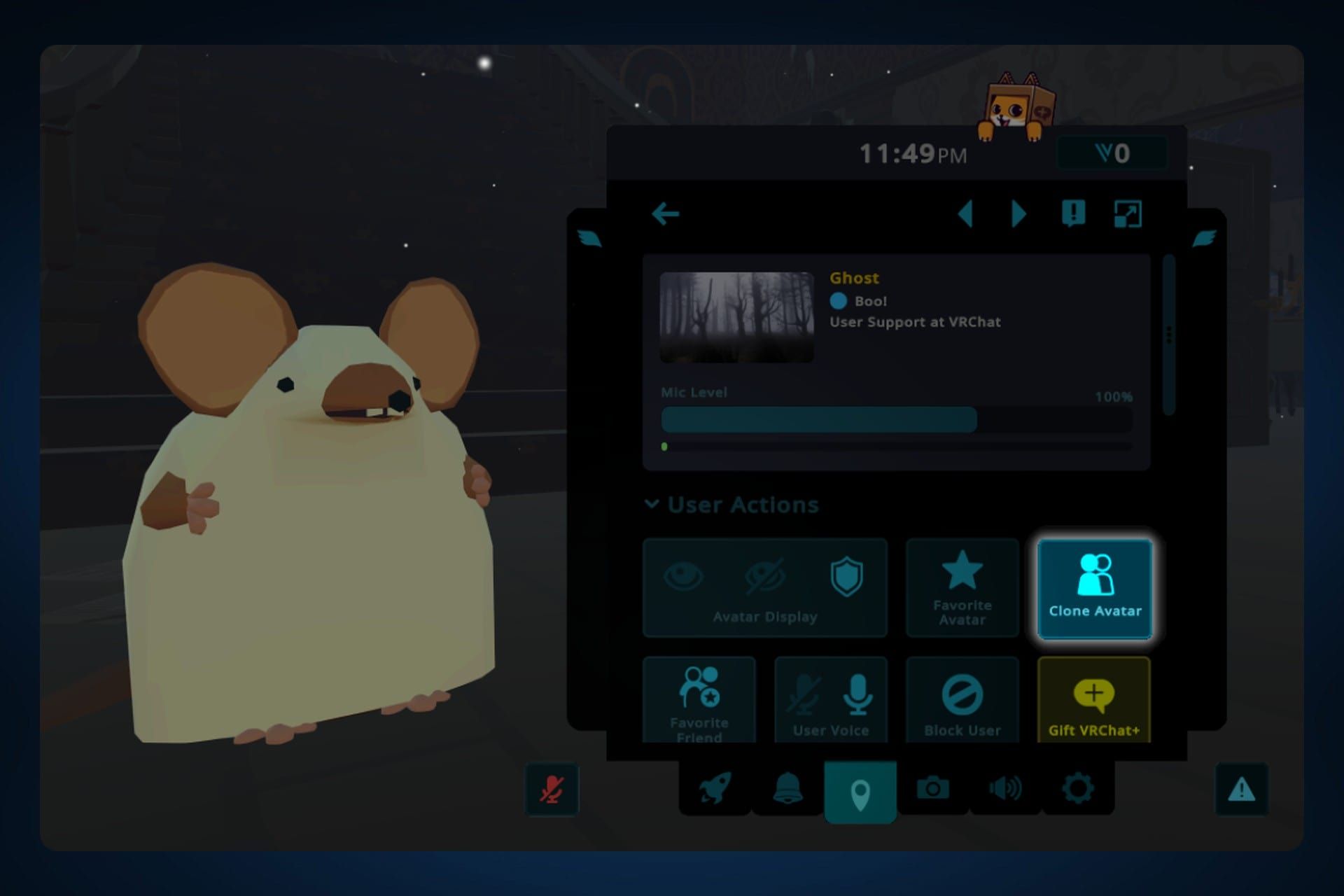Select the shield avatar display option
Viewport: 1344px width, 896px height.
pyautogui.click(x=846, y=577)
